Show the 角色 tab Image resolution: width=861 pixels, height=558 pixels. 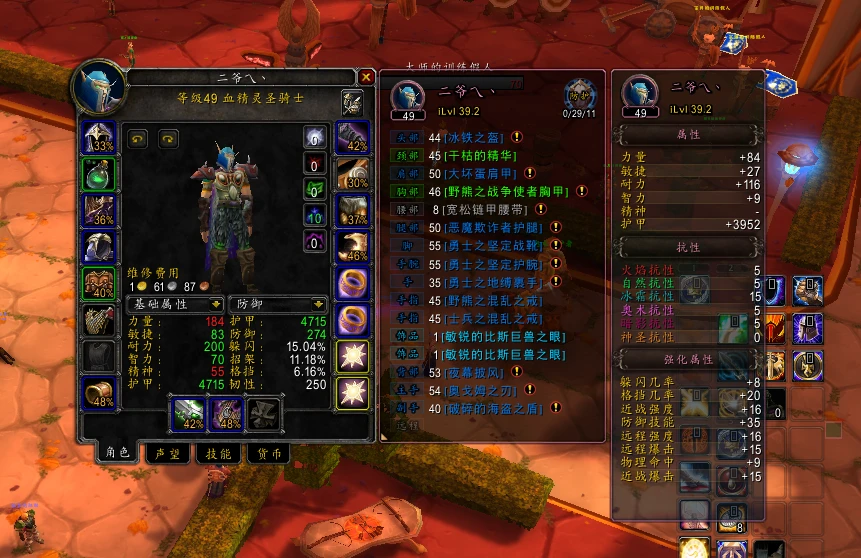click(x=117, y=454)
